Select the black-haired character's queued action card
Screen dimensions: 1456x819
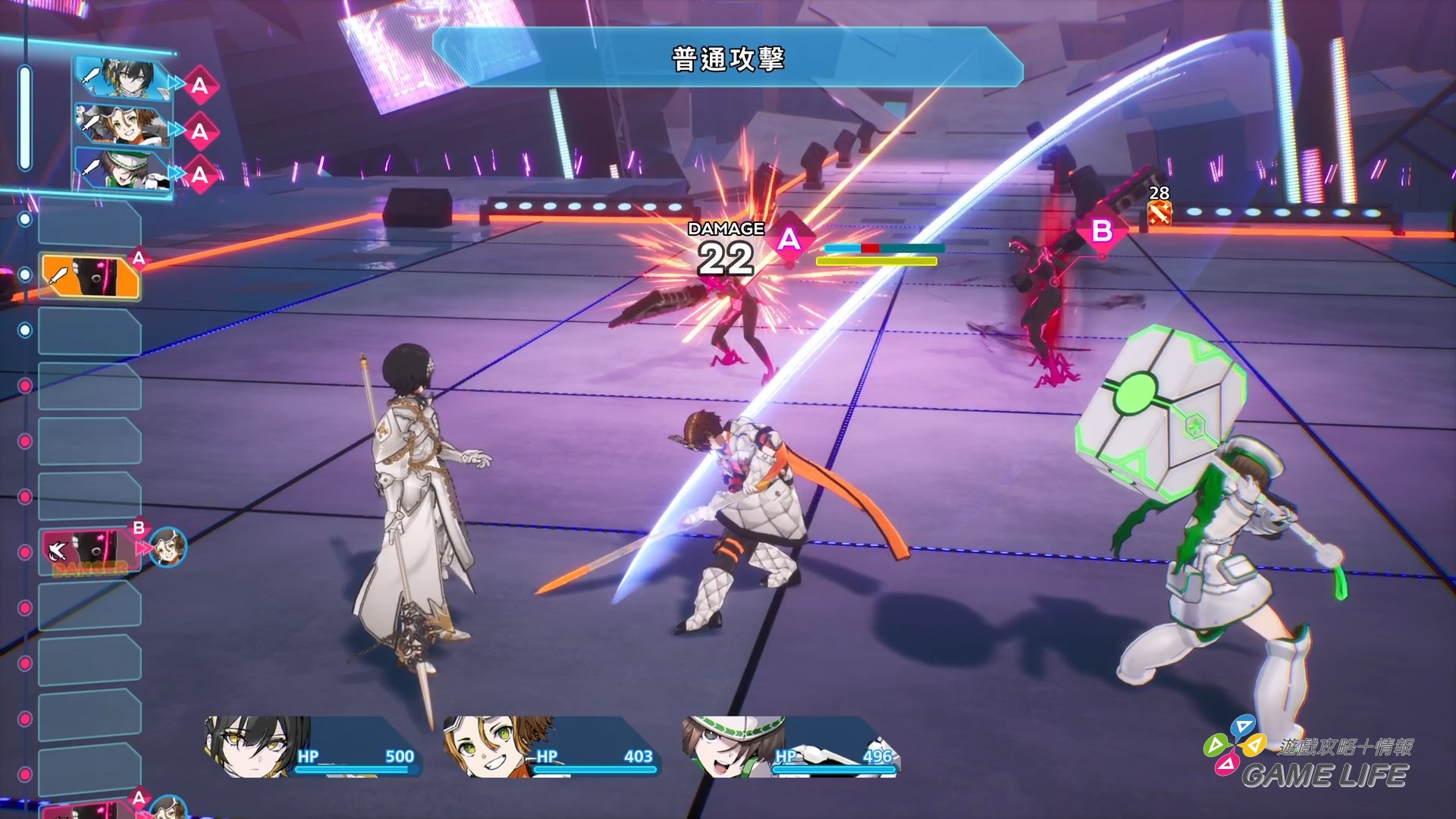[123, 79]
